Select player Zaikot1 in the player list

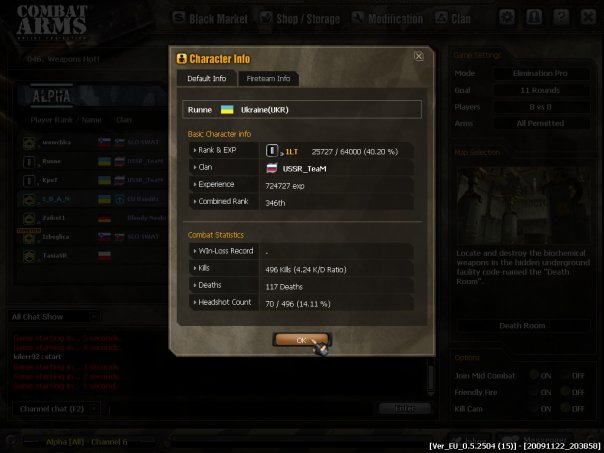point(54,216)
